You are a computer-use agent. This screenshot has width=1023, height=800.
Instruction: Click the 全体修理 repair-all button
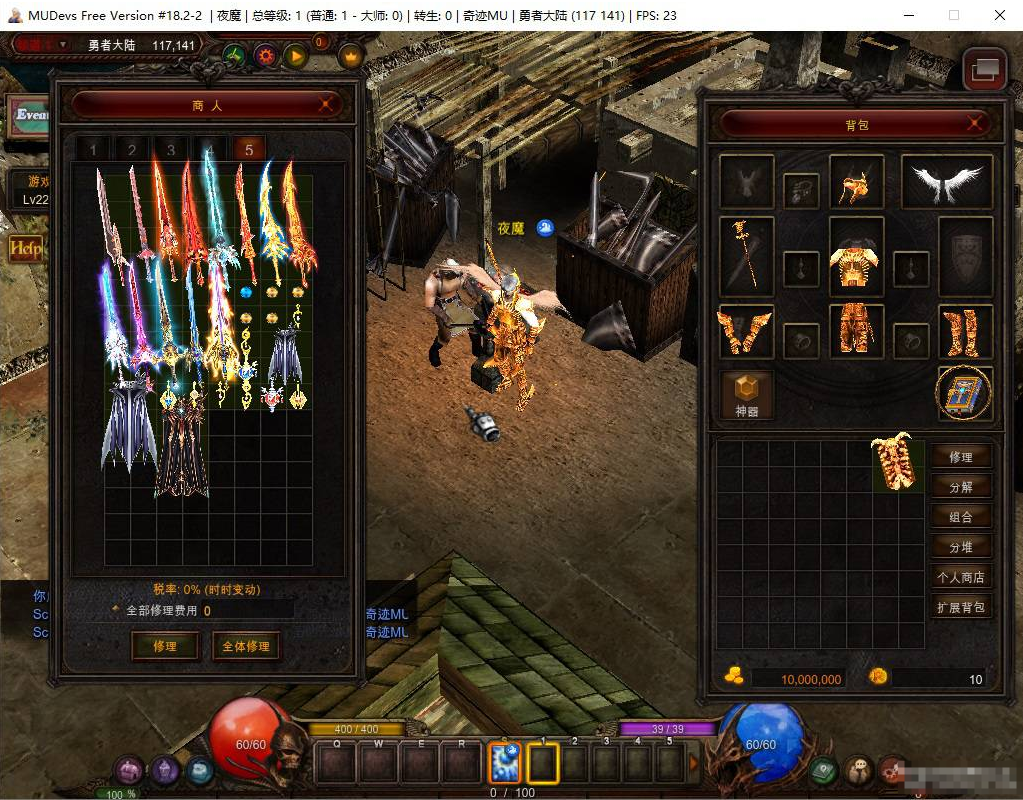pyautogui.click(x=246, y=646)
